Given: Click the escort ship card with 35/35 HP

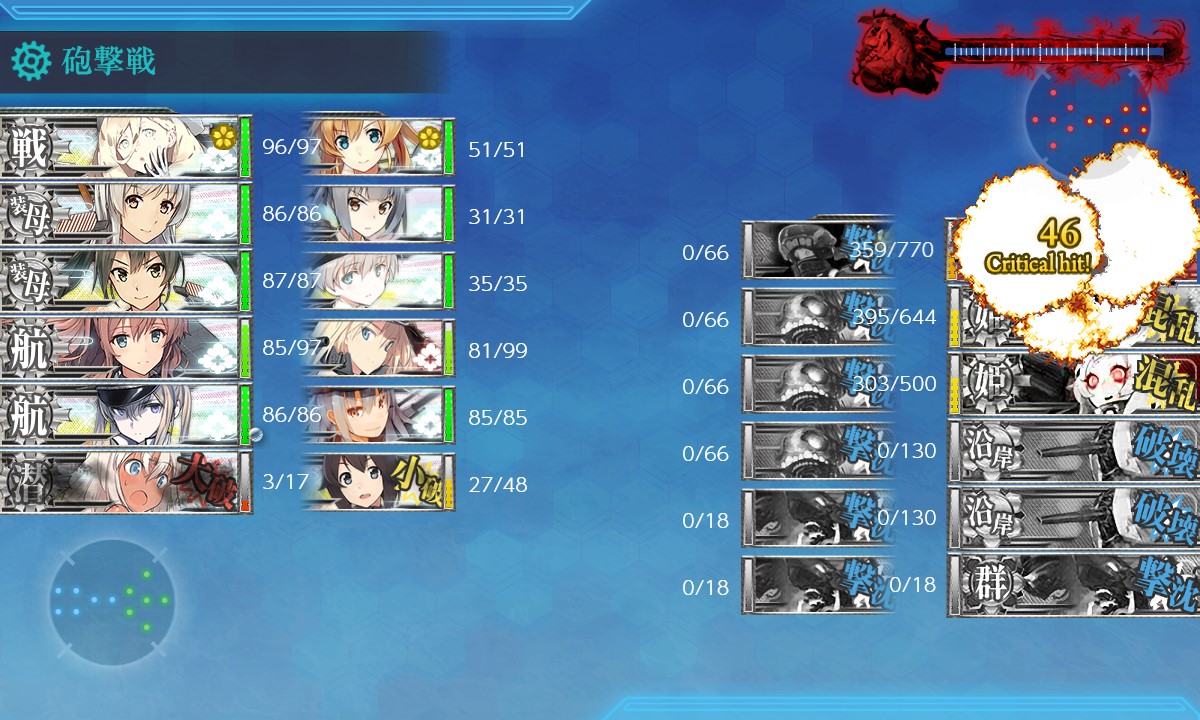Looking at the screenshot, I should tap(378, 282).
